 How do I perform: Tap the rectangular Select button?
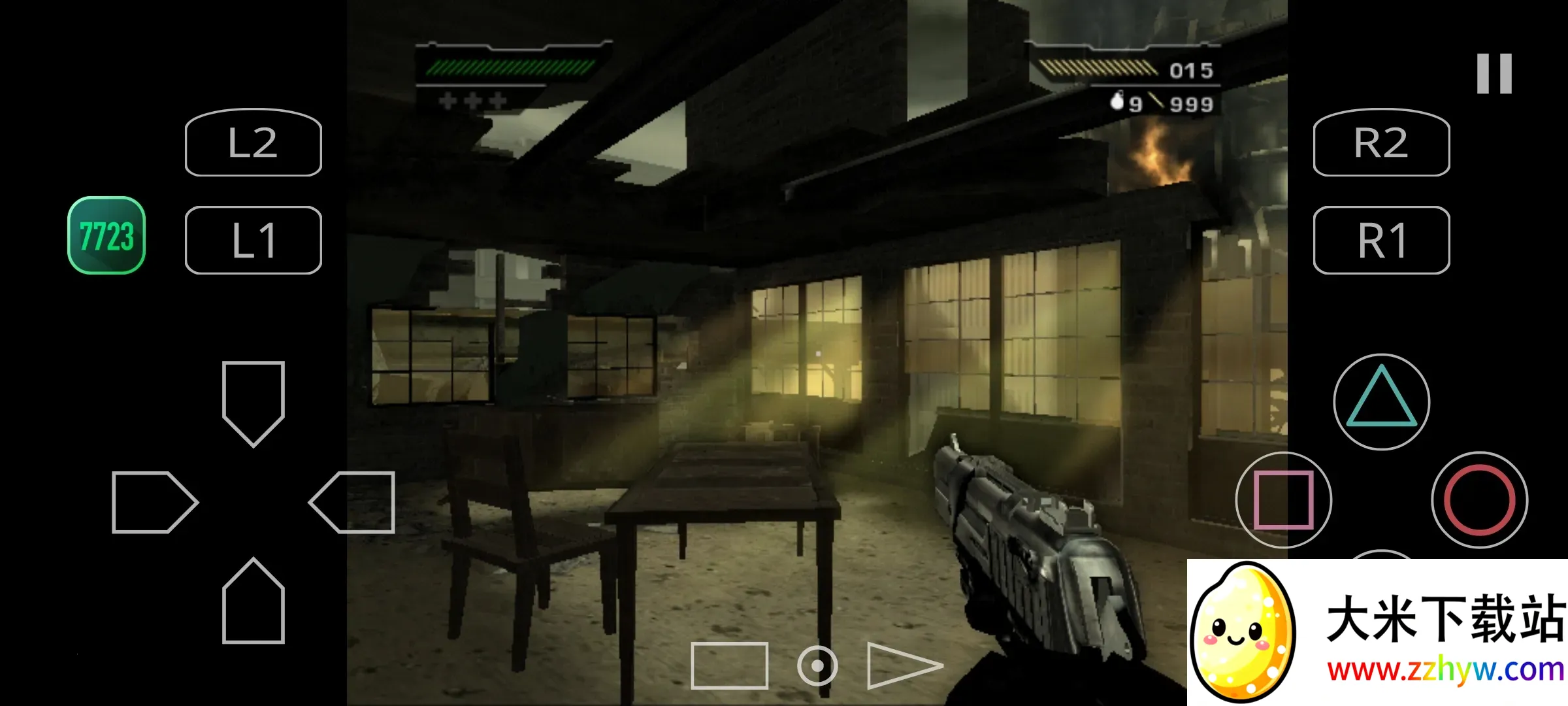(729, 665)
